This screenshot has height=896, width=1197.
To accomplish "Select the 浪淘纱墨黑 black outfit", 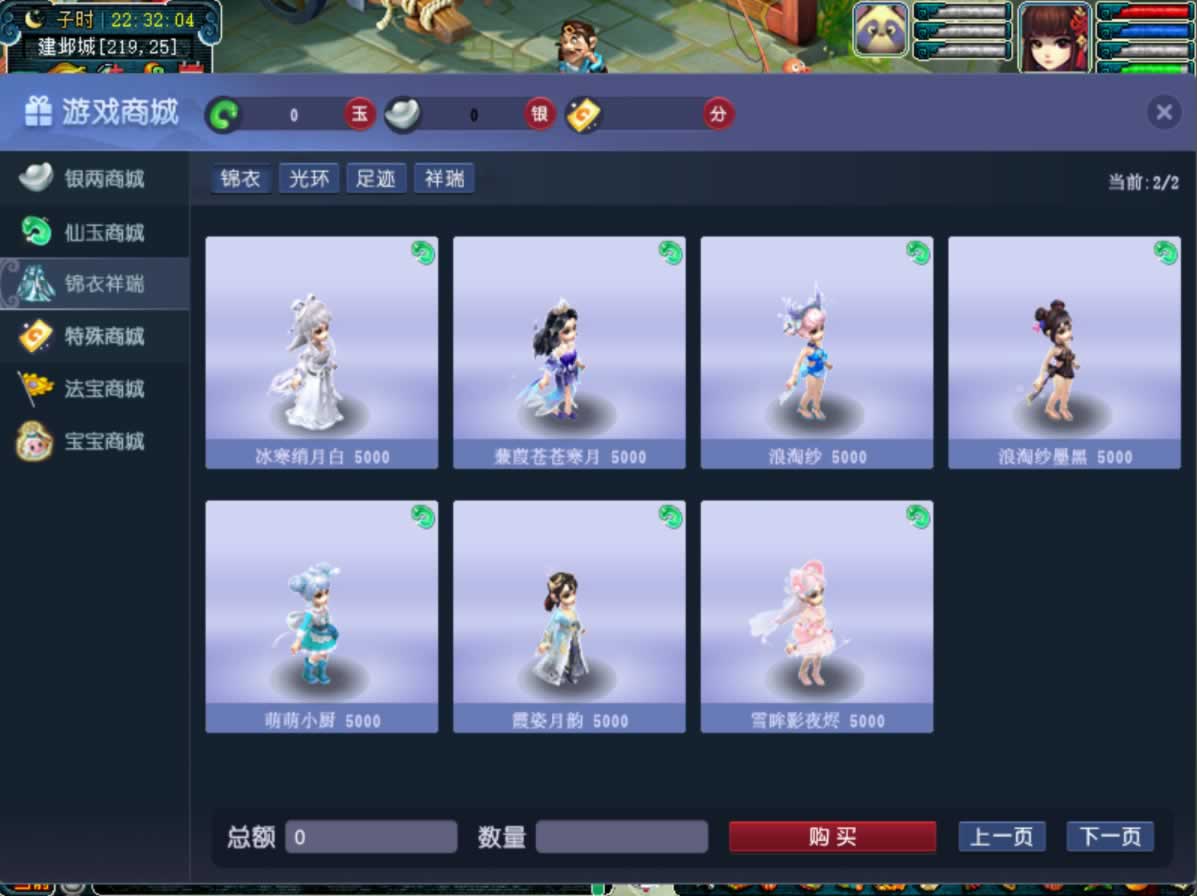I will tap(1064, 351).
